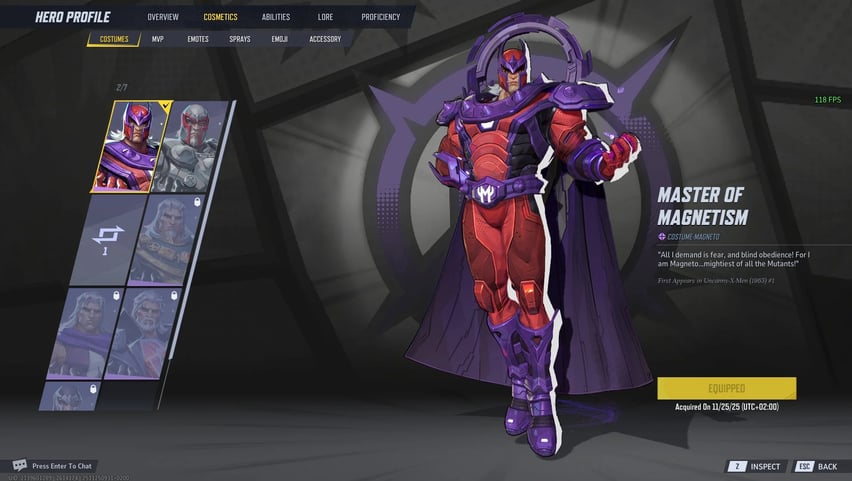The width and height of the screenshot is (852, 481).
Task: Activate the Inspect button
Action: pyautogui.click(x=756, y=466)
